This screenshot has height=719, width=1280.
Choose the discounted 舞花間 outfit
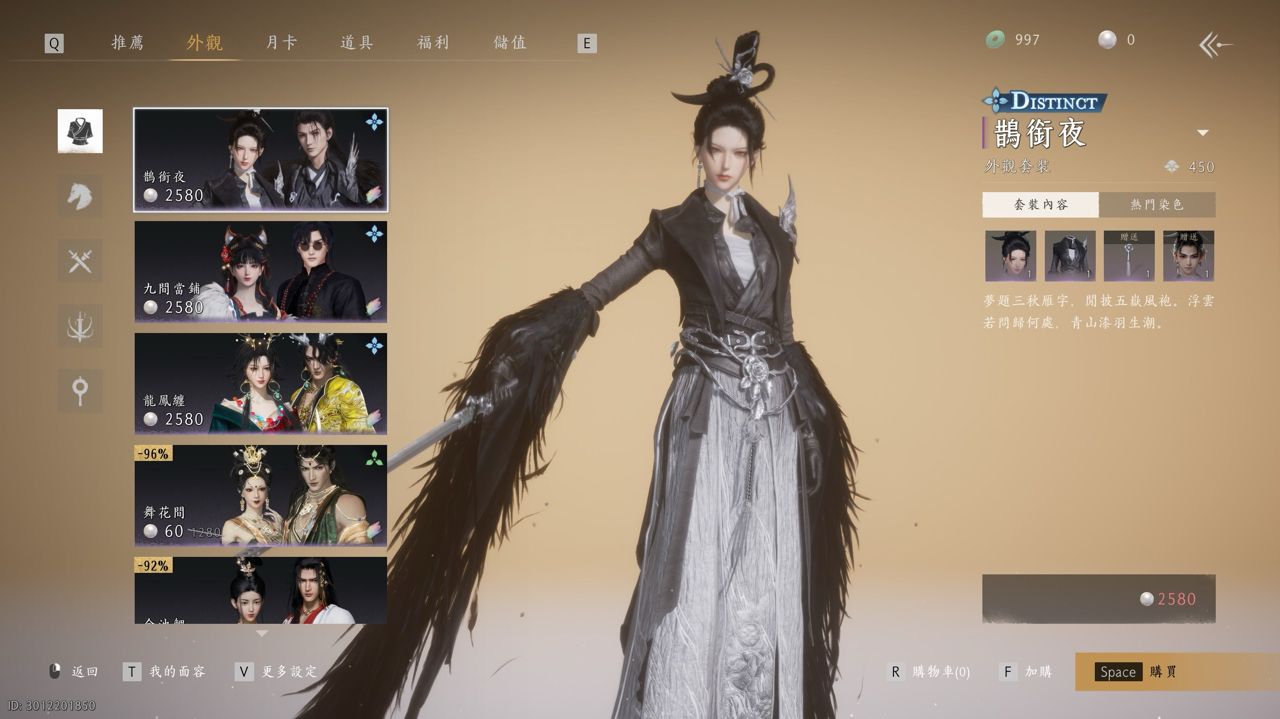(260, 496)
